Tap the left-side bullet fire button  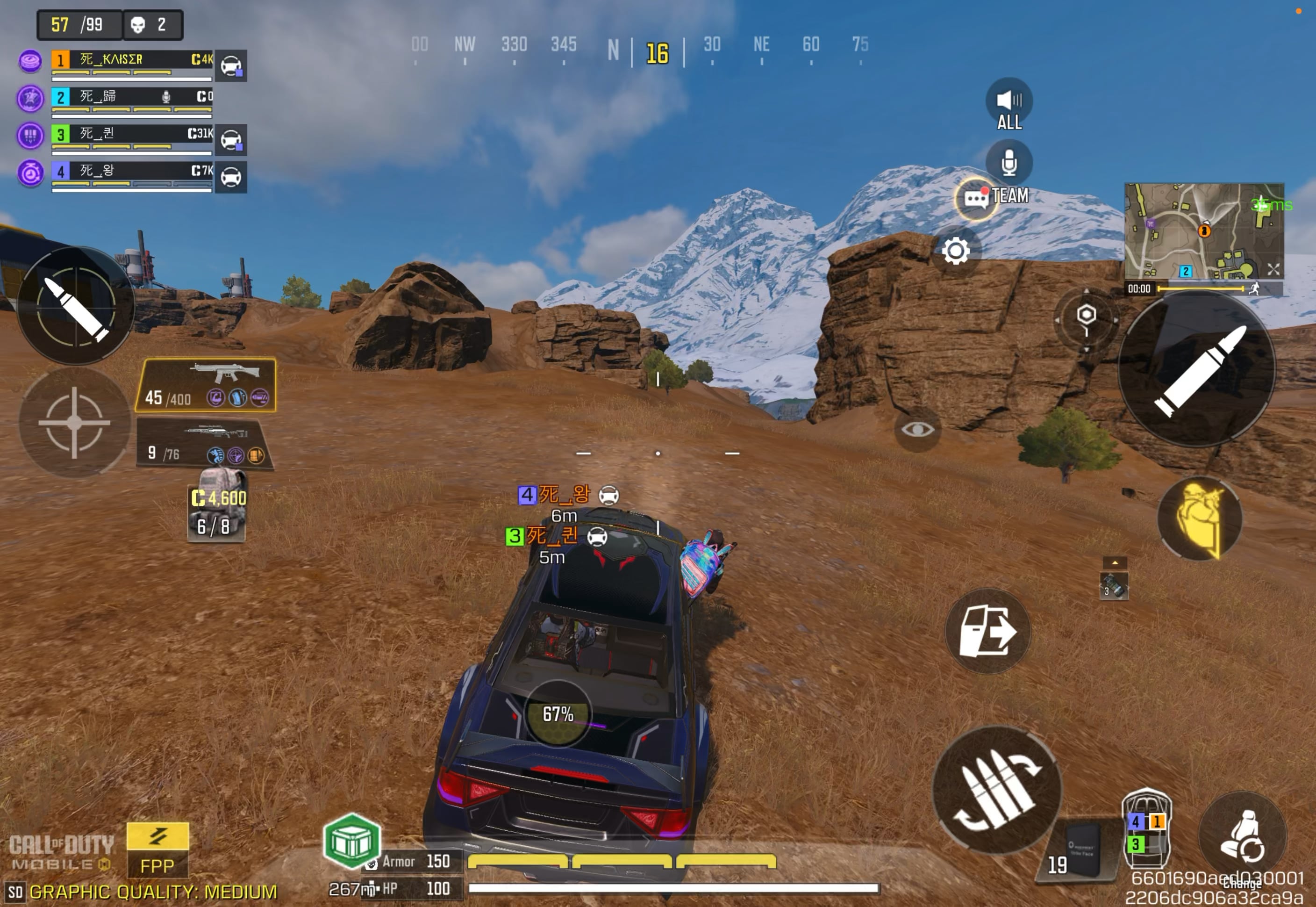75,307
